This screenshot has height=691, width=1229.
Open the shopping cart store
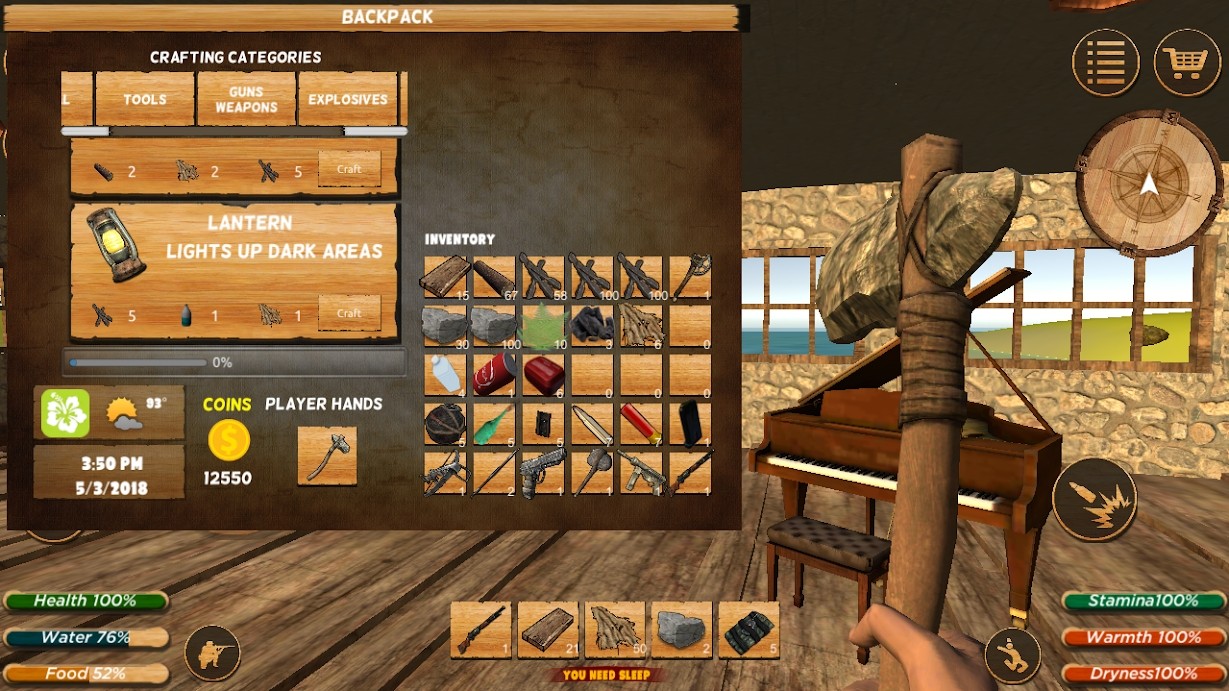click(x=1187, y=62)
